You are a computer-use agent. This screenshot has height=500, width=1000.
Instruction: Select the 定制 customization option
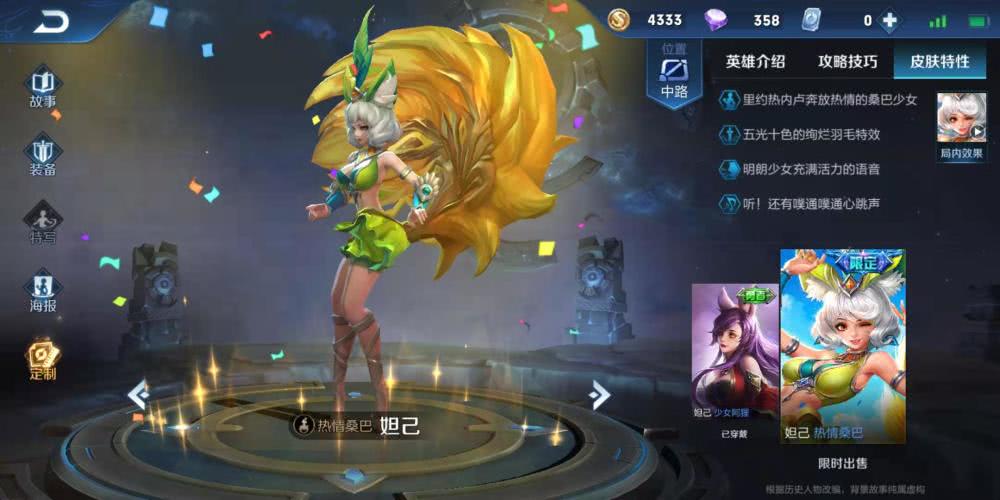click(x=42, y=359)
